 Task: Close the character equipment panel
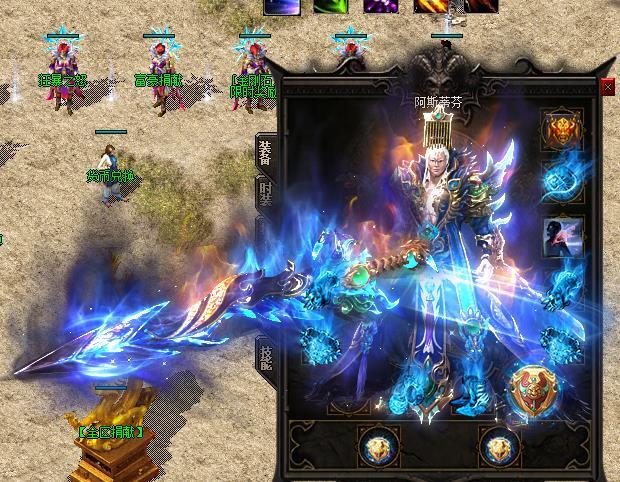click(608, 87)
